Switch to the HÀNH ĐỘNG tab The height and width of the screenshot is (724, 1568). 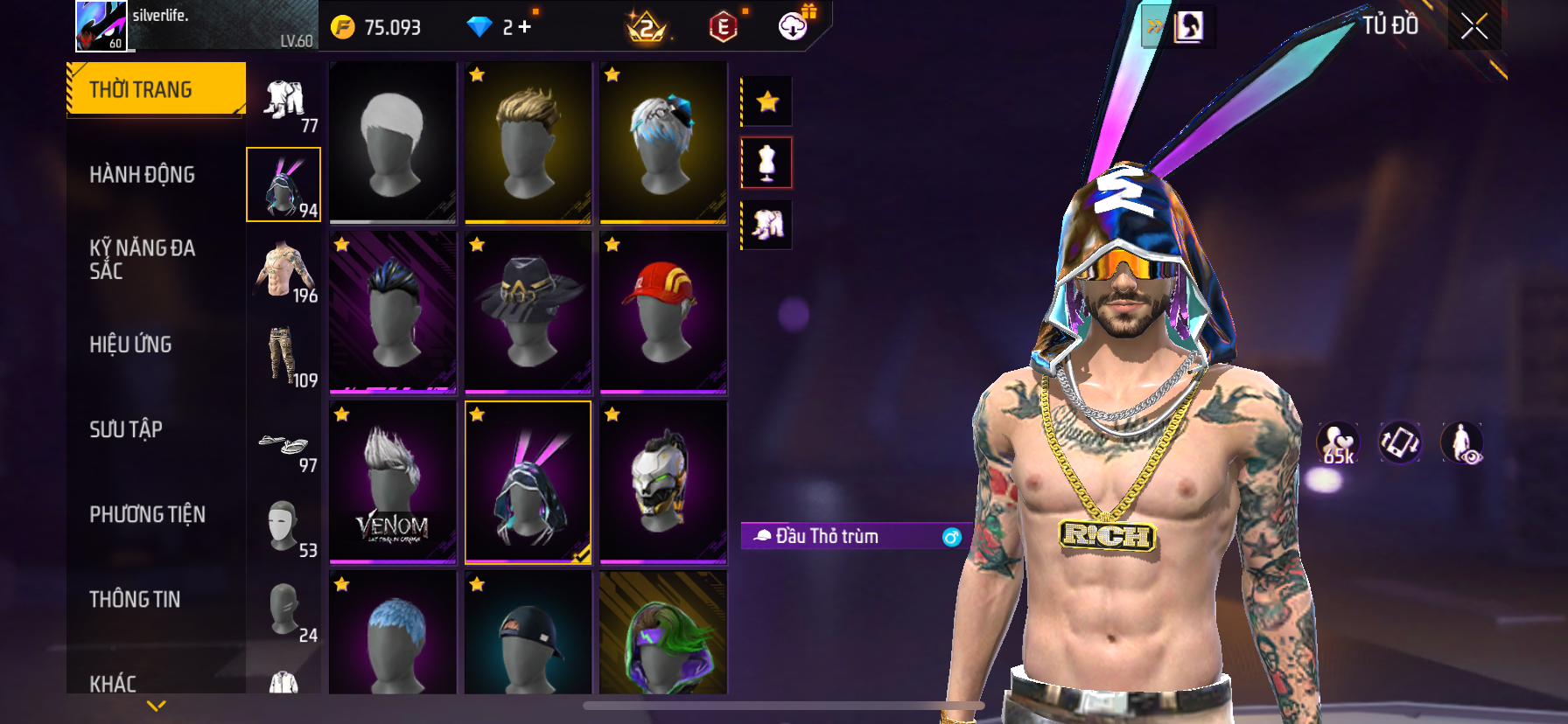(x=142, y=175)
